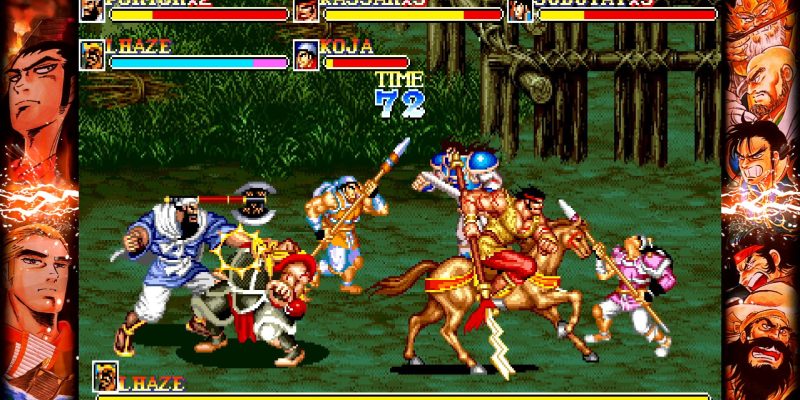Select the Portor portrait icon

[x=92, y=10]
